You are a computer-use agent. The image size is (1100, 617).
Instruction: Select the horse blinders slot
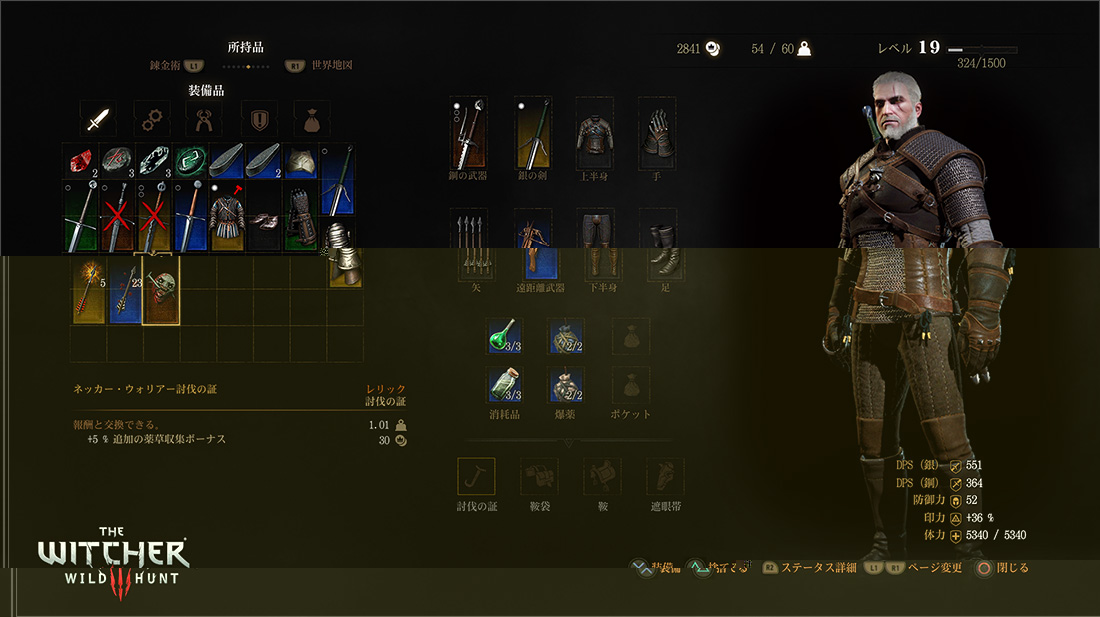tap(664, 476)
